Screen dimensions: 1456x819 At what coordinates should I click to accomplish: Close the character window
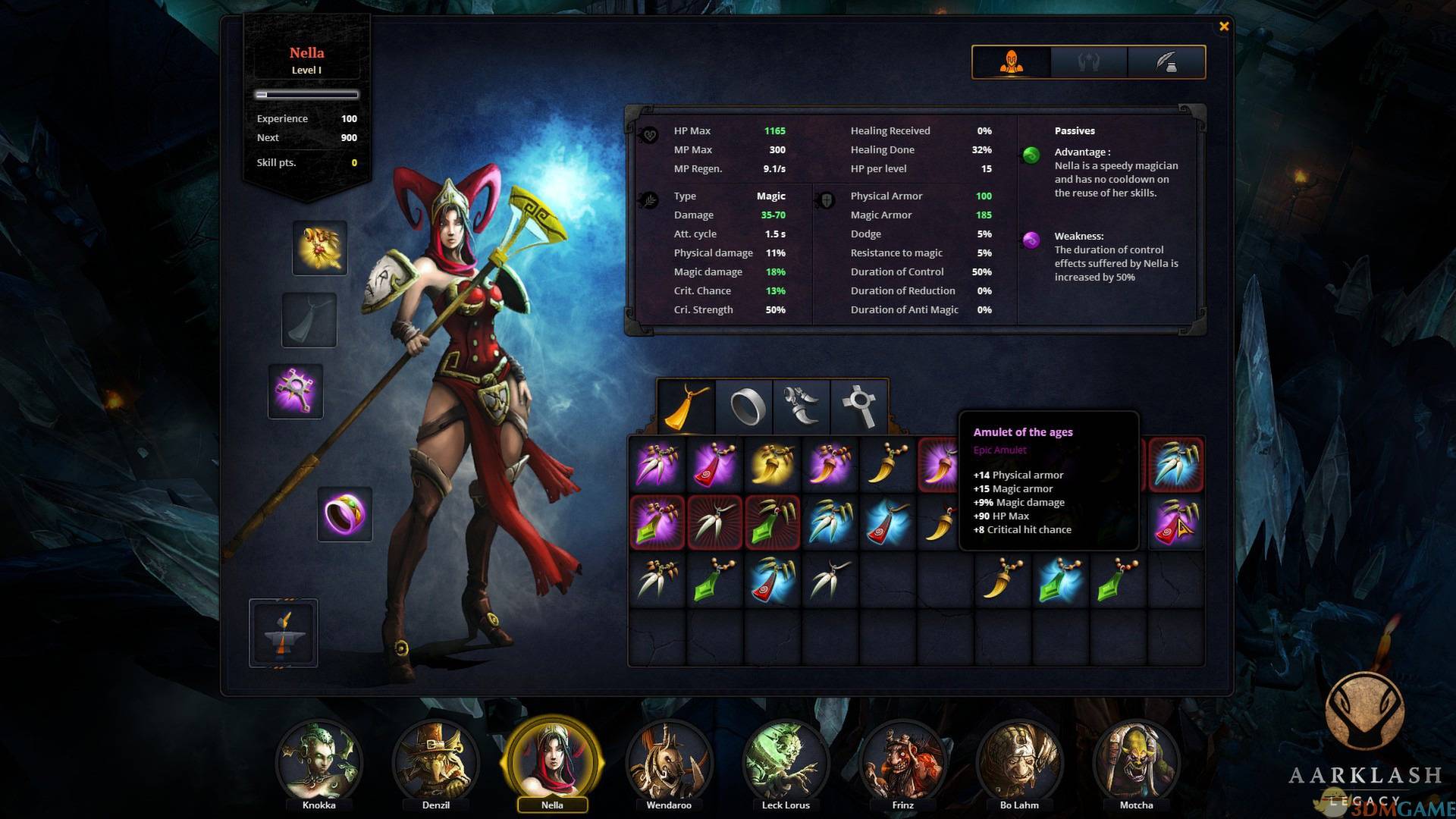coord(1223,27)
